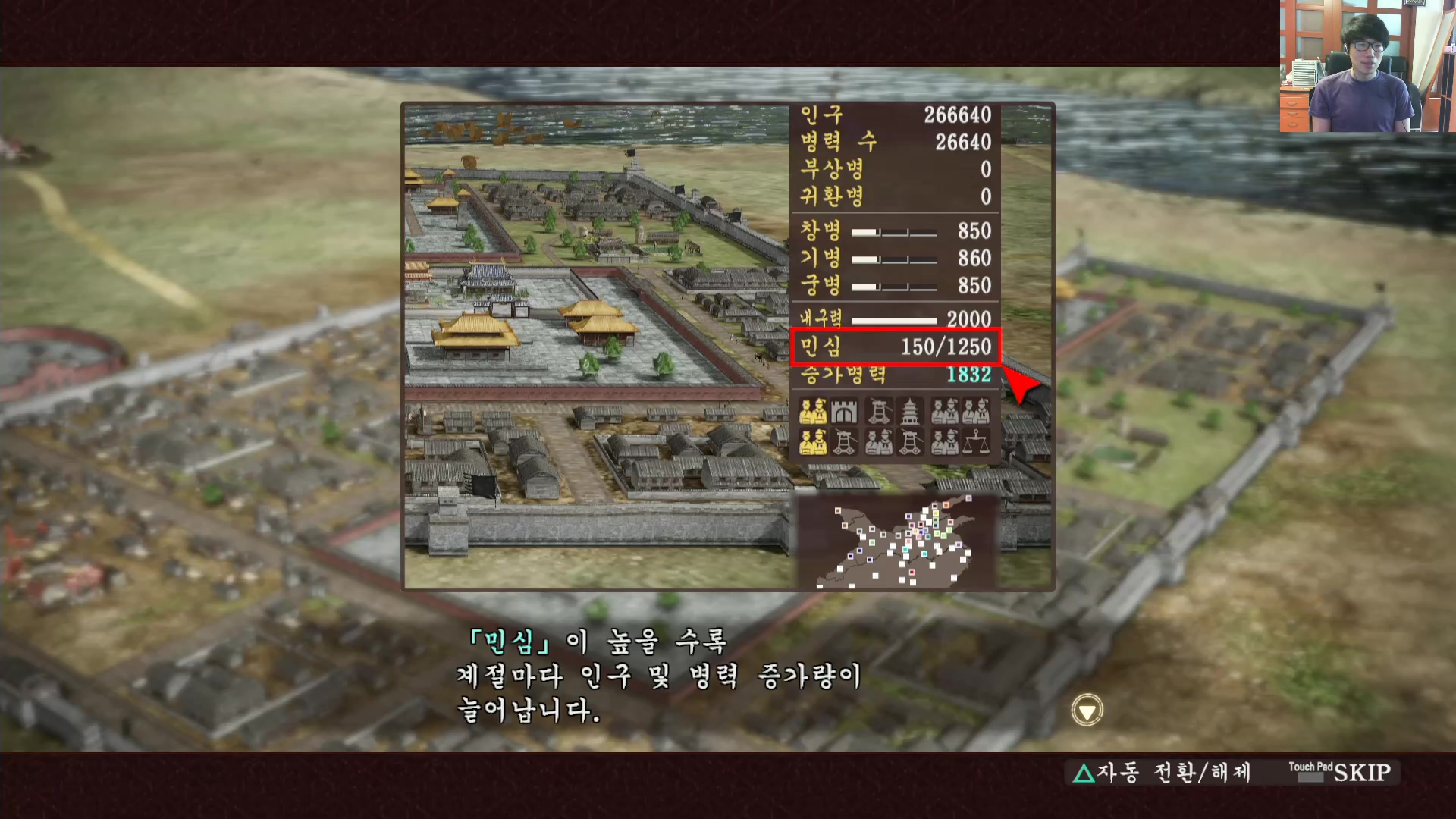Toggle the highlighted yellow officers bottom-row icon
Viewport: 1456px width, 819px height.
point(813,442)
